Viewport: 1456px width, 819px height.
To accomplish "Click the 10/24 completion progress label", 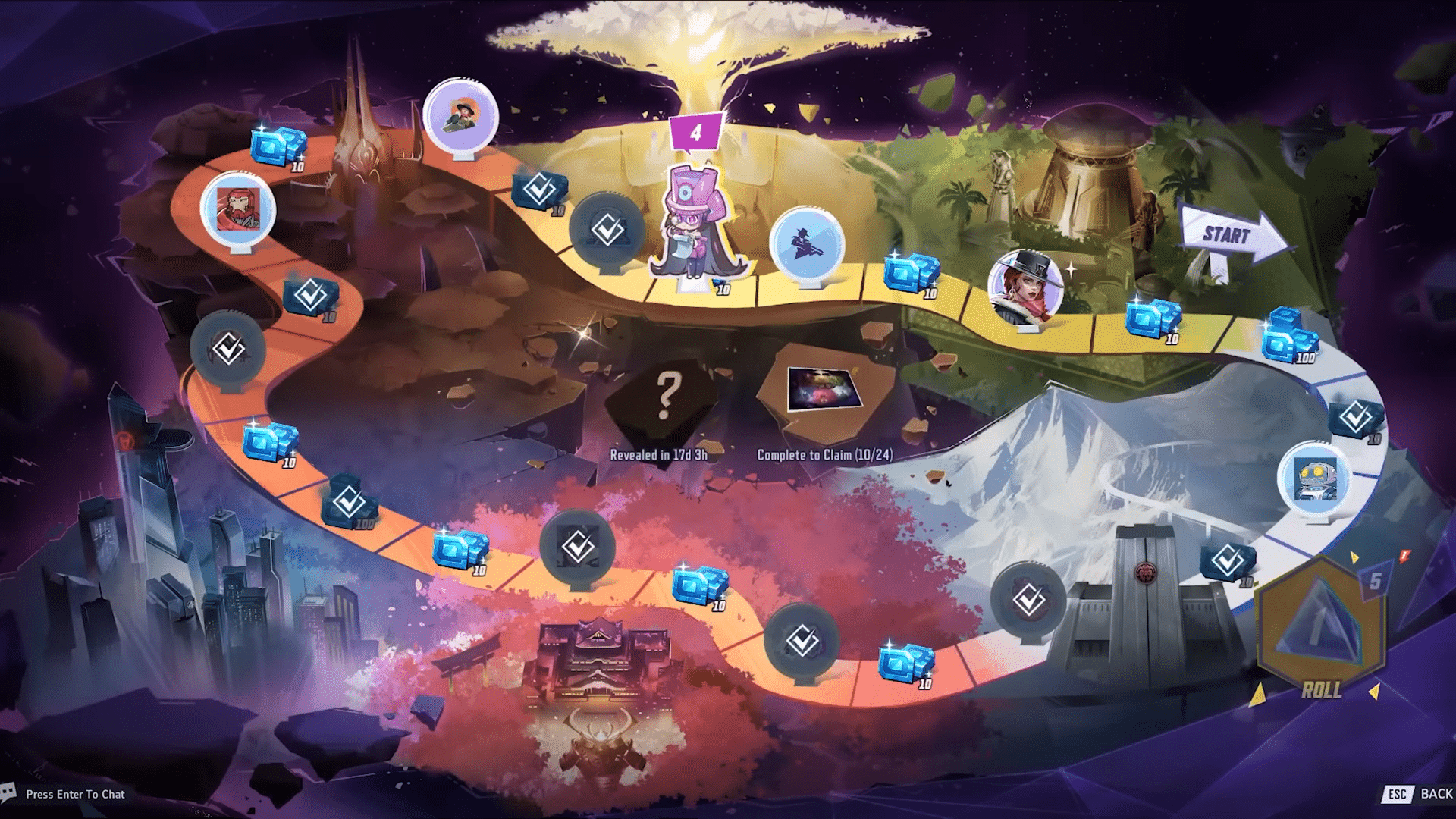I will (x=826, y=453).
